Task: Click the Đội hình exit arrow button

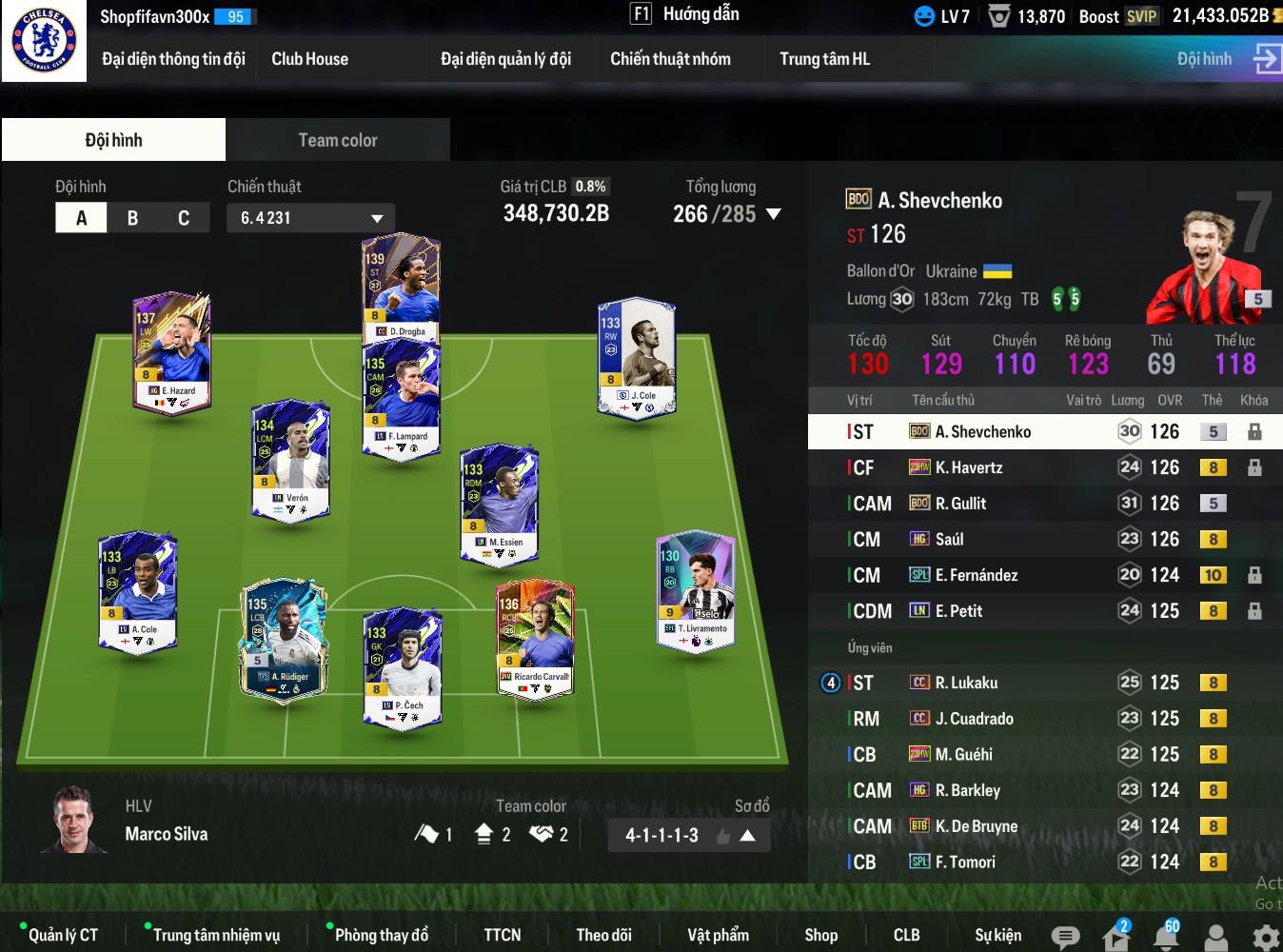Action: pos(1266,59)
